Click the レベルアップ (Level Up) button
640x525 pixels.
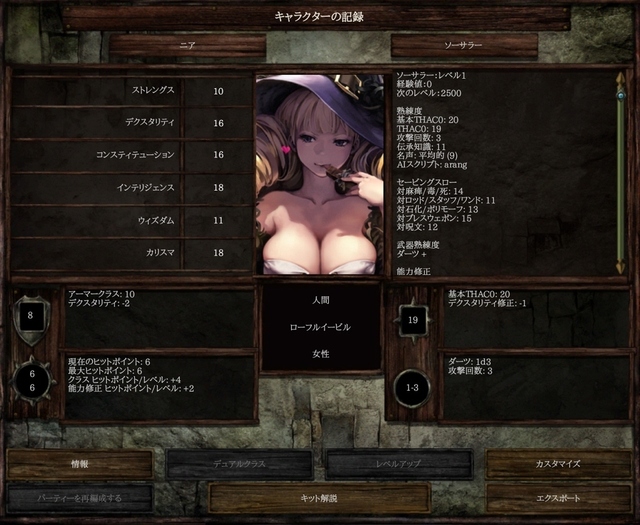pyautogui.click(x=399, y=464)
